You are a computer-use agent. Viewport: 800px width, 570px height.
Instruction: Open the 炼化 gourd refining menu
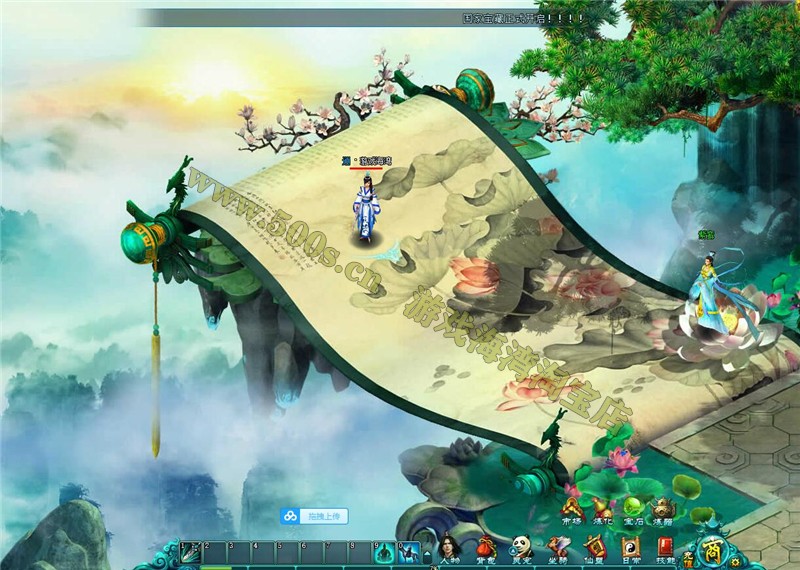tap(602, 512)
